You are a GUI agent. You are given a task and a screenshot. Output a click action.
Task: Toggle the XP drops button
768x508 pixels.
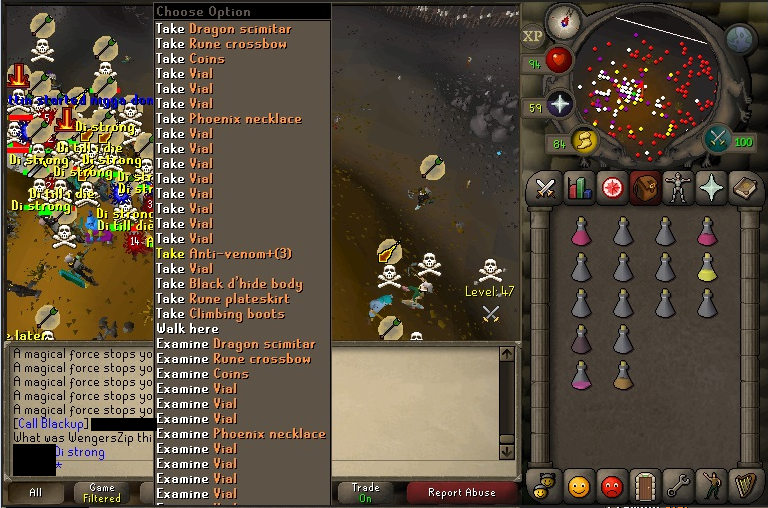(532, 37)
